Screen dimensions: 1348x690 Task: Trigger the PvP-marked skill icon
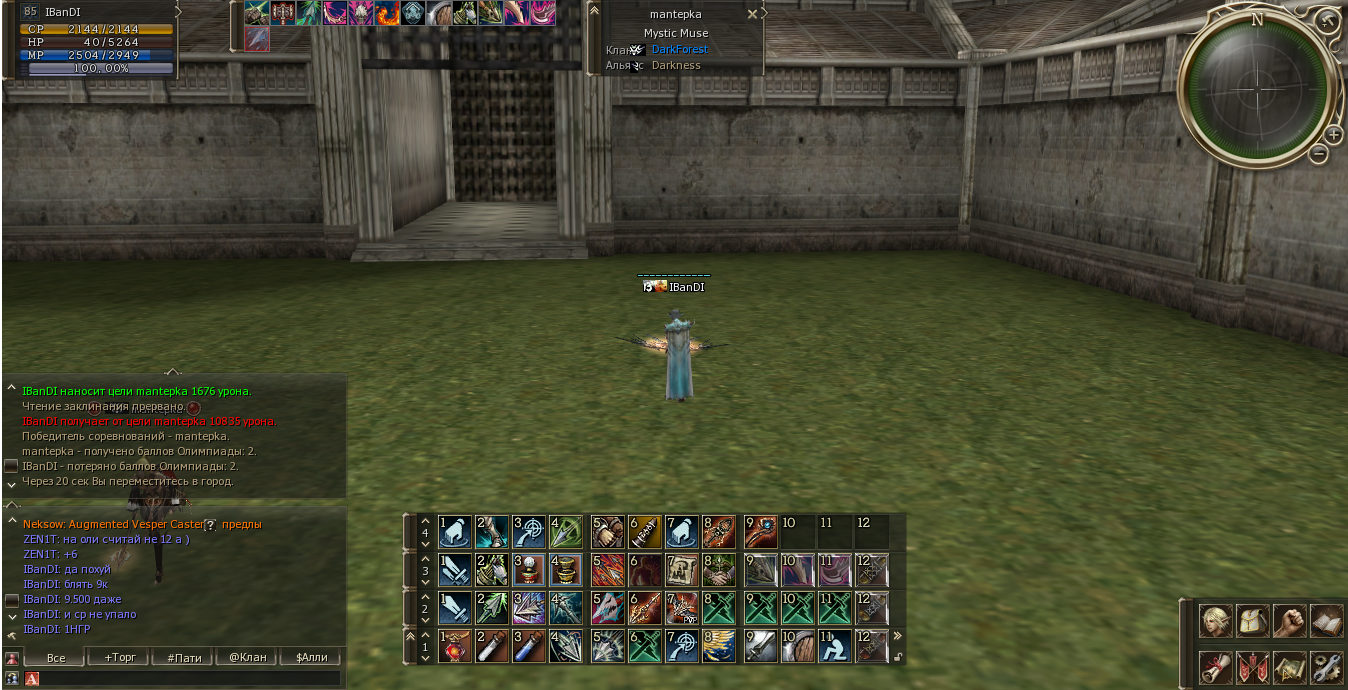684,608
